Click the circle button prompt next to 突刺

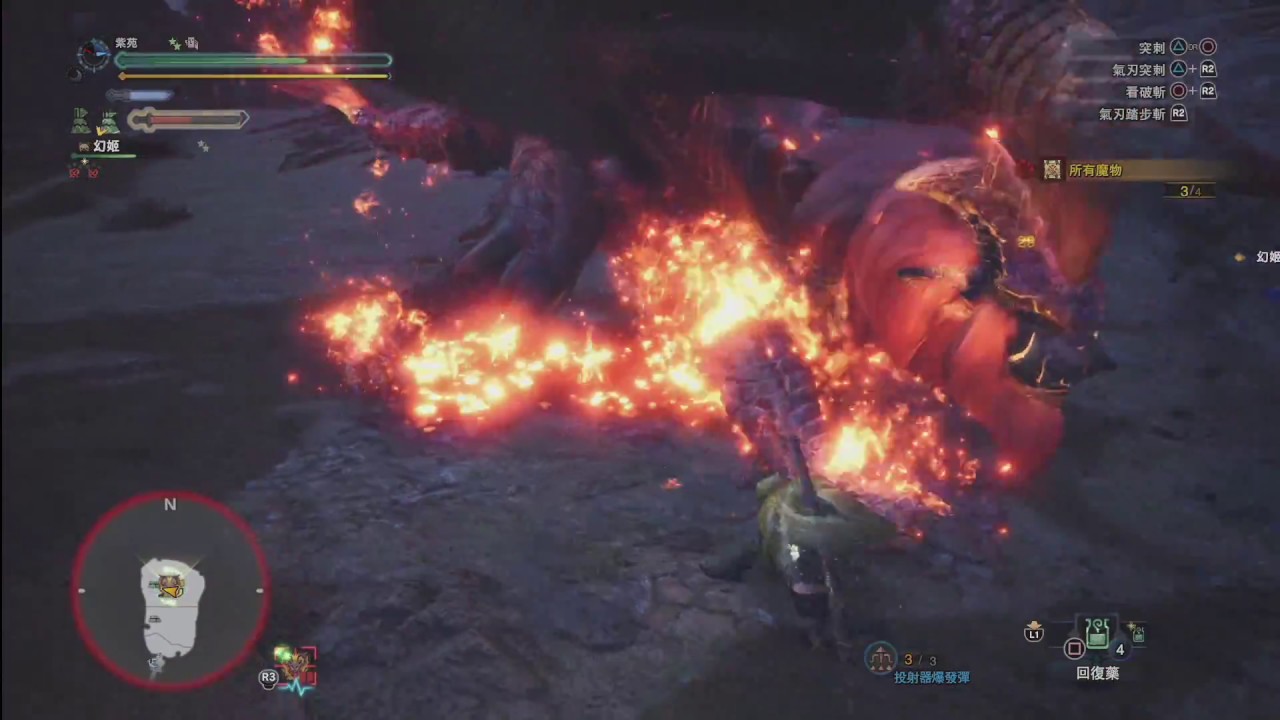click(x=1208, y=46)
